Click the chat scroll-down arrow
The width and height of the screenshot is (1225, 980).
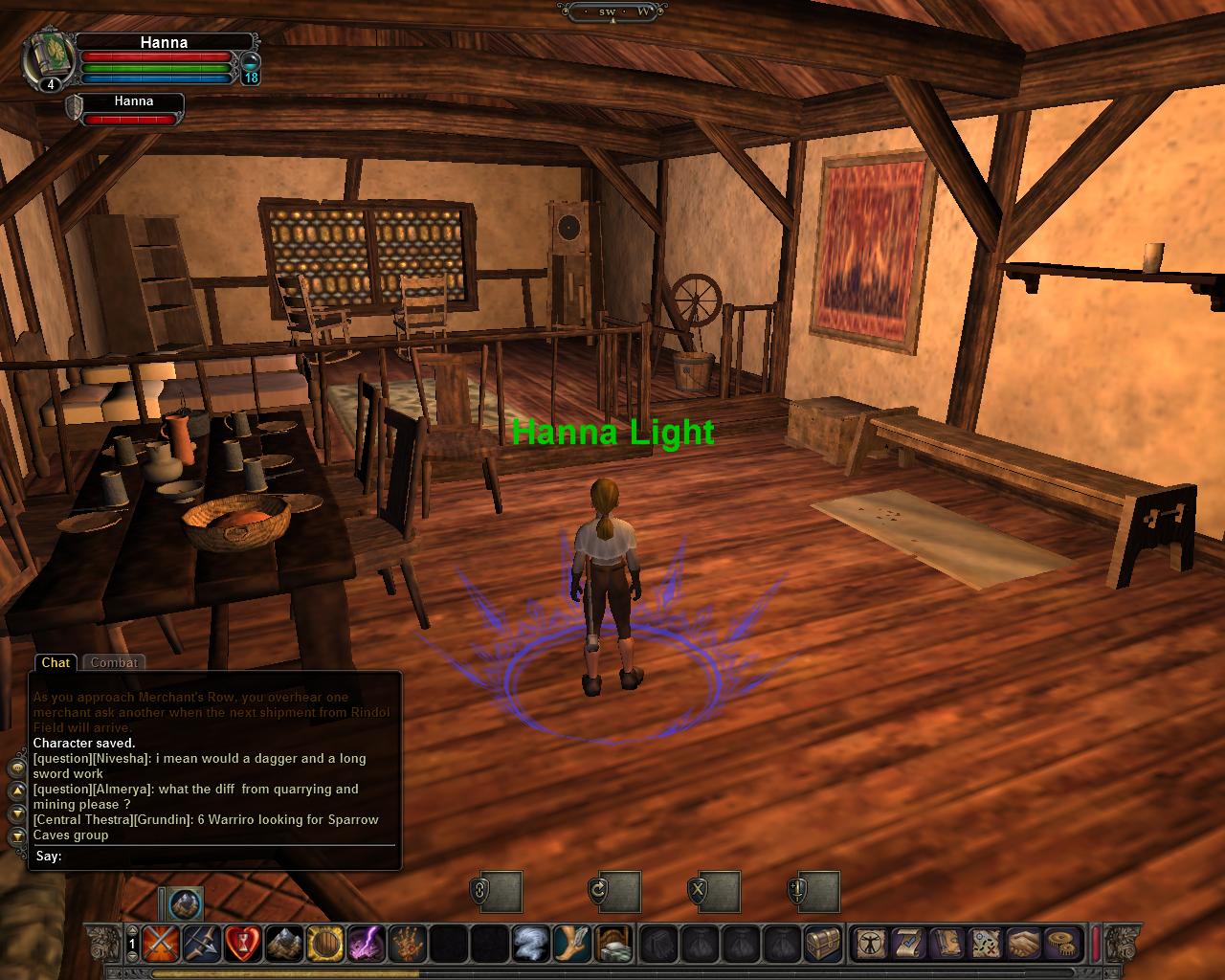tap(15, 815)
